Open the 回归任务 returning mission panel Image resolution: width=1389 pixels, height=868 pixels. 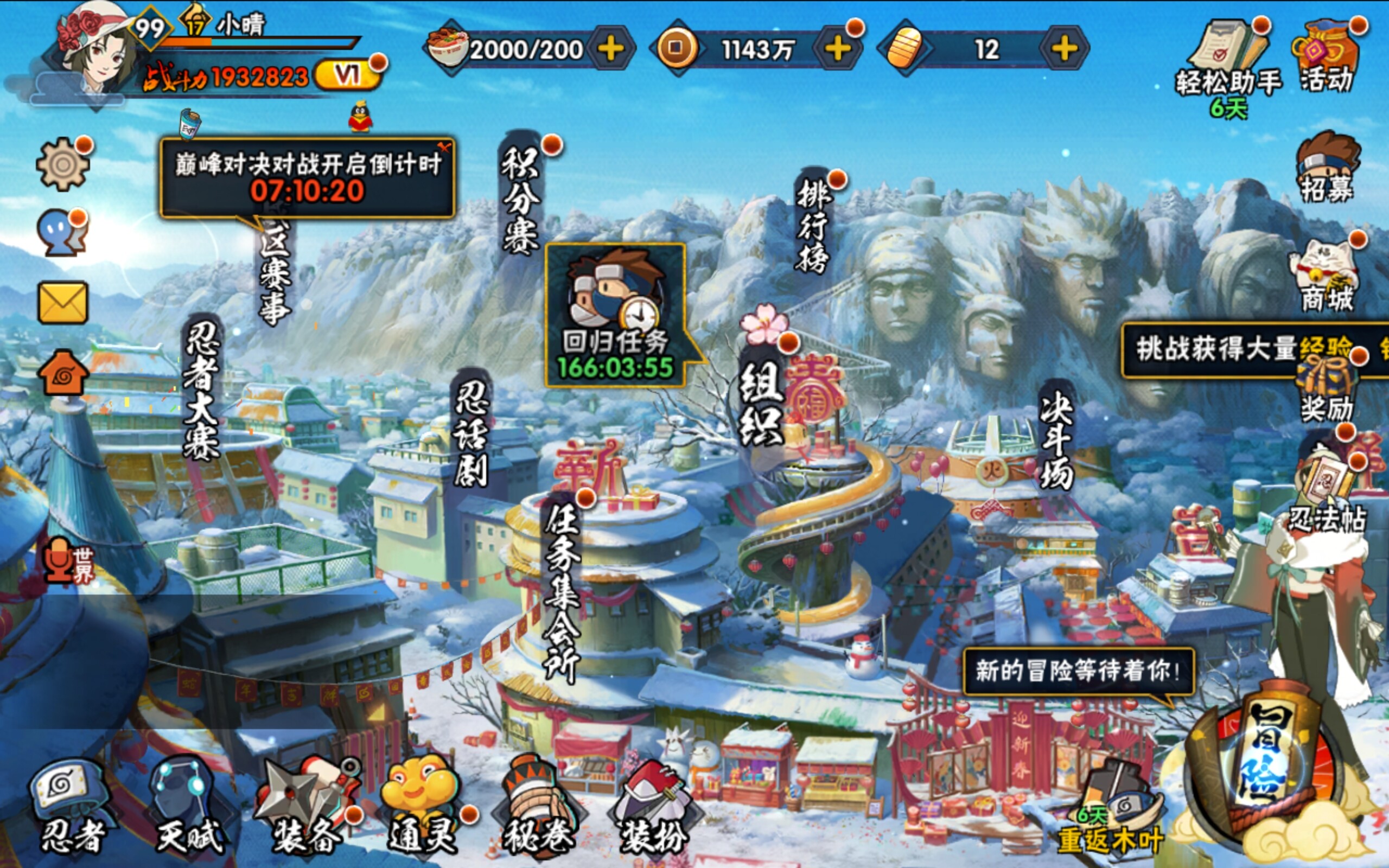(615, 316)
